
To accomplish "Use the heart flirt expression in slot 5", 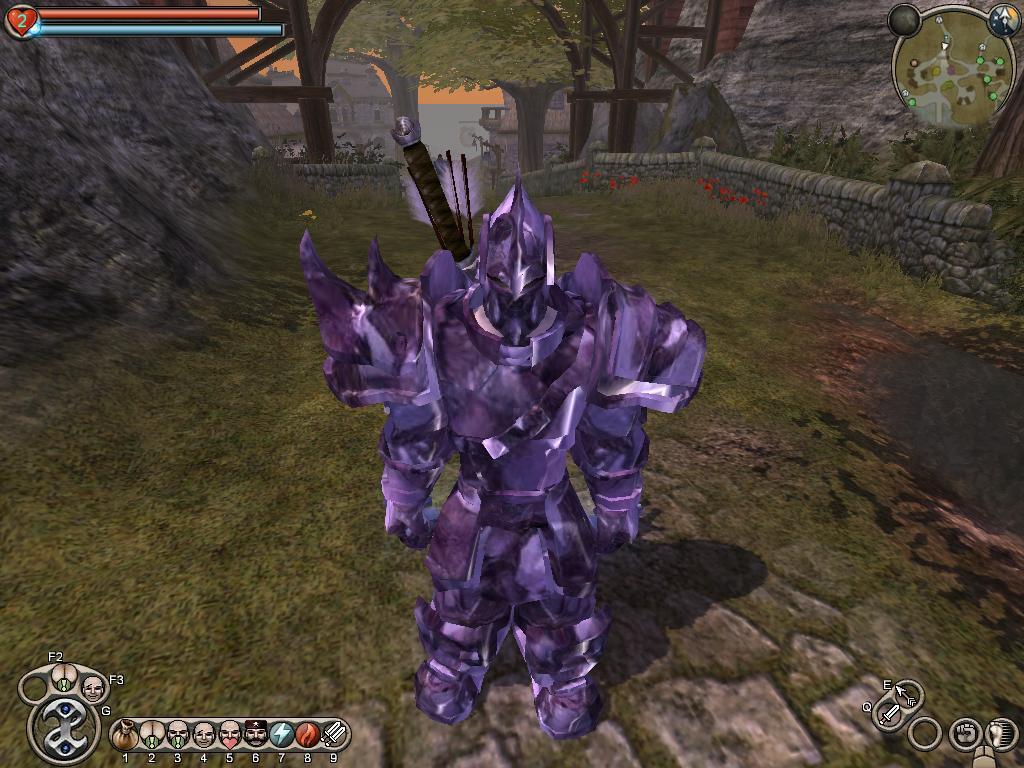I will (x=230, y=735).
